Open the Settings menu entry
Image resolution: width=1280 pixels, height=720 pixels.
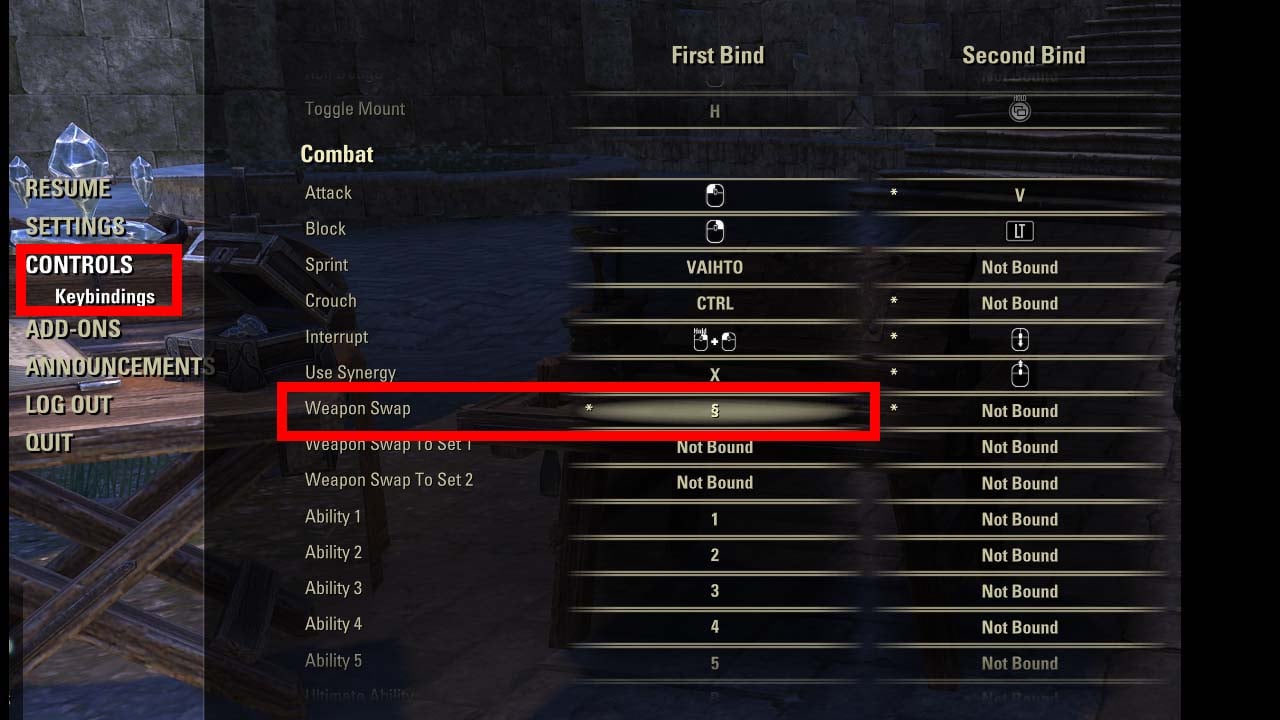point(75,227)
